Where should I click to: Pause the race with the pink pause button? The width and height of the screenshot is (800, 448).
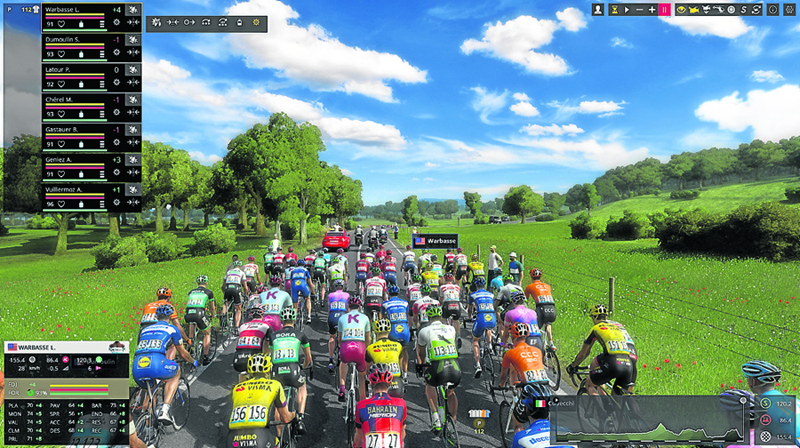(x=665, y=9)
